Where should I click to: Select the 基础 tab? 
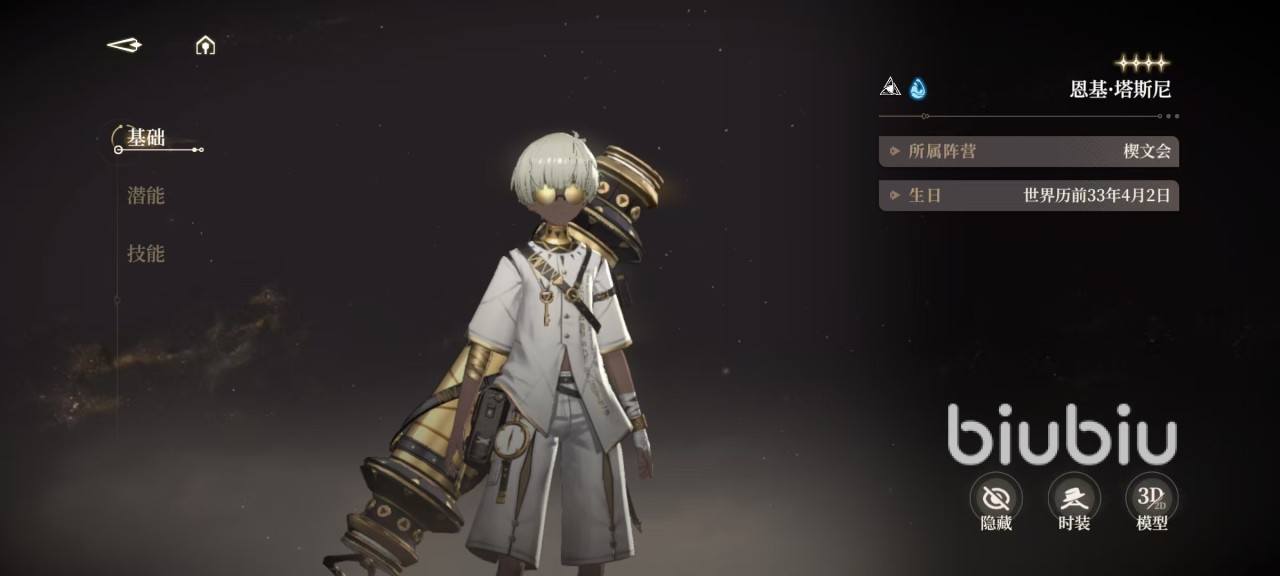(x=146, y=138)
